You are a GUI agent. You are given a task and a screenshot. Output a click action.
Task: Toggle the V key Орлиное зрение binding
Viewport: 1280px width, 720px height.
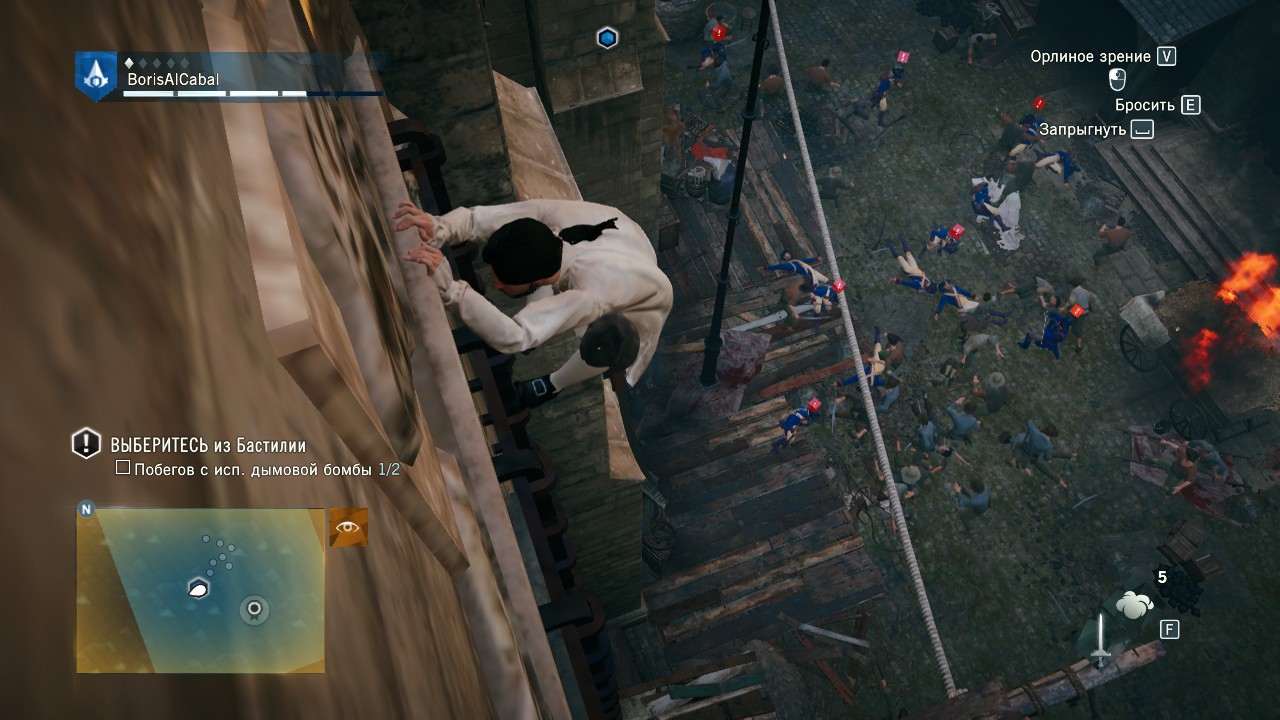pyautogui.click(x=1168, y=57)
